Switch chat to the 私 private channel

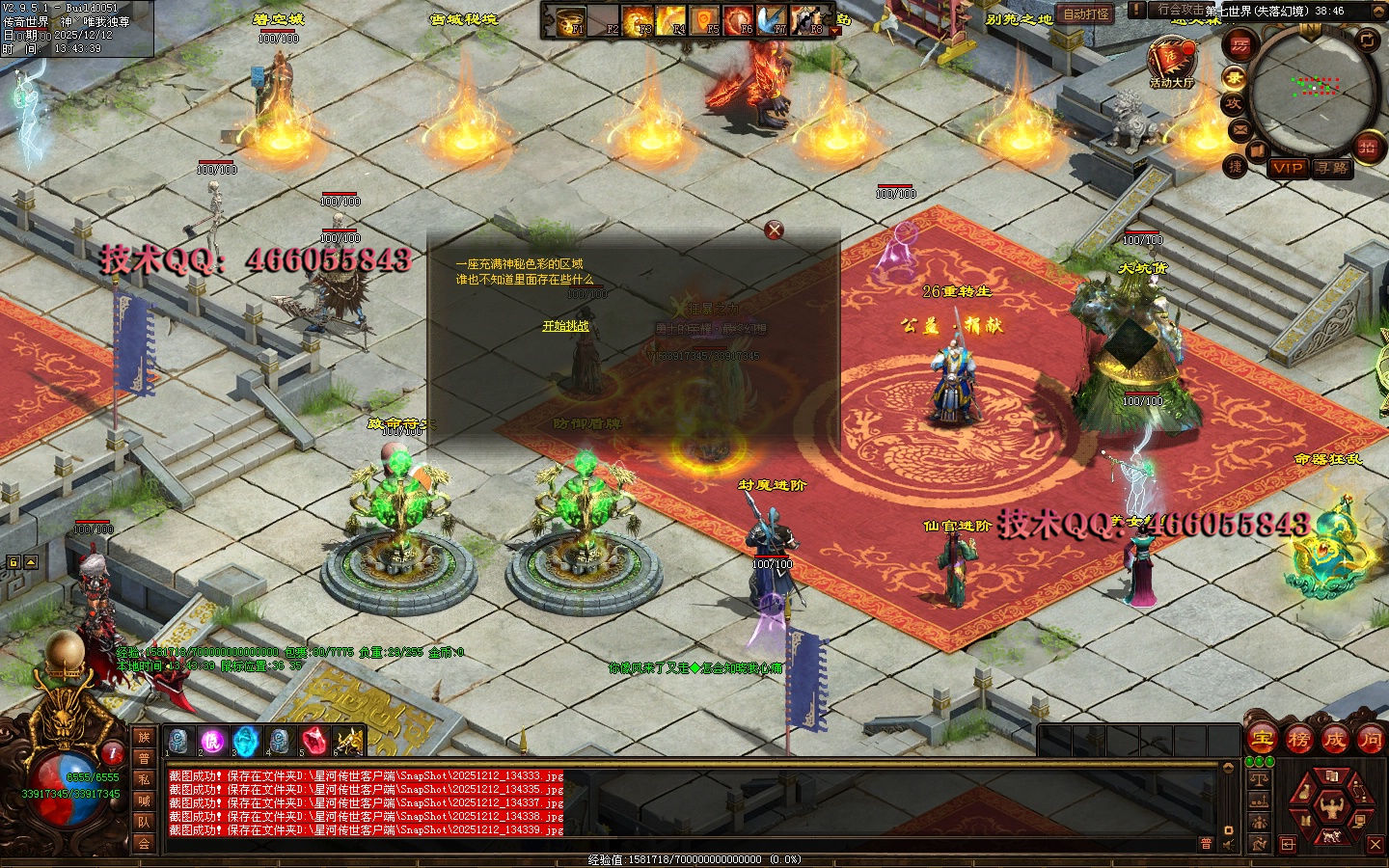(144, 779)
